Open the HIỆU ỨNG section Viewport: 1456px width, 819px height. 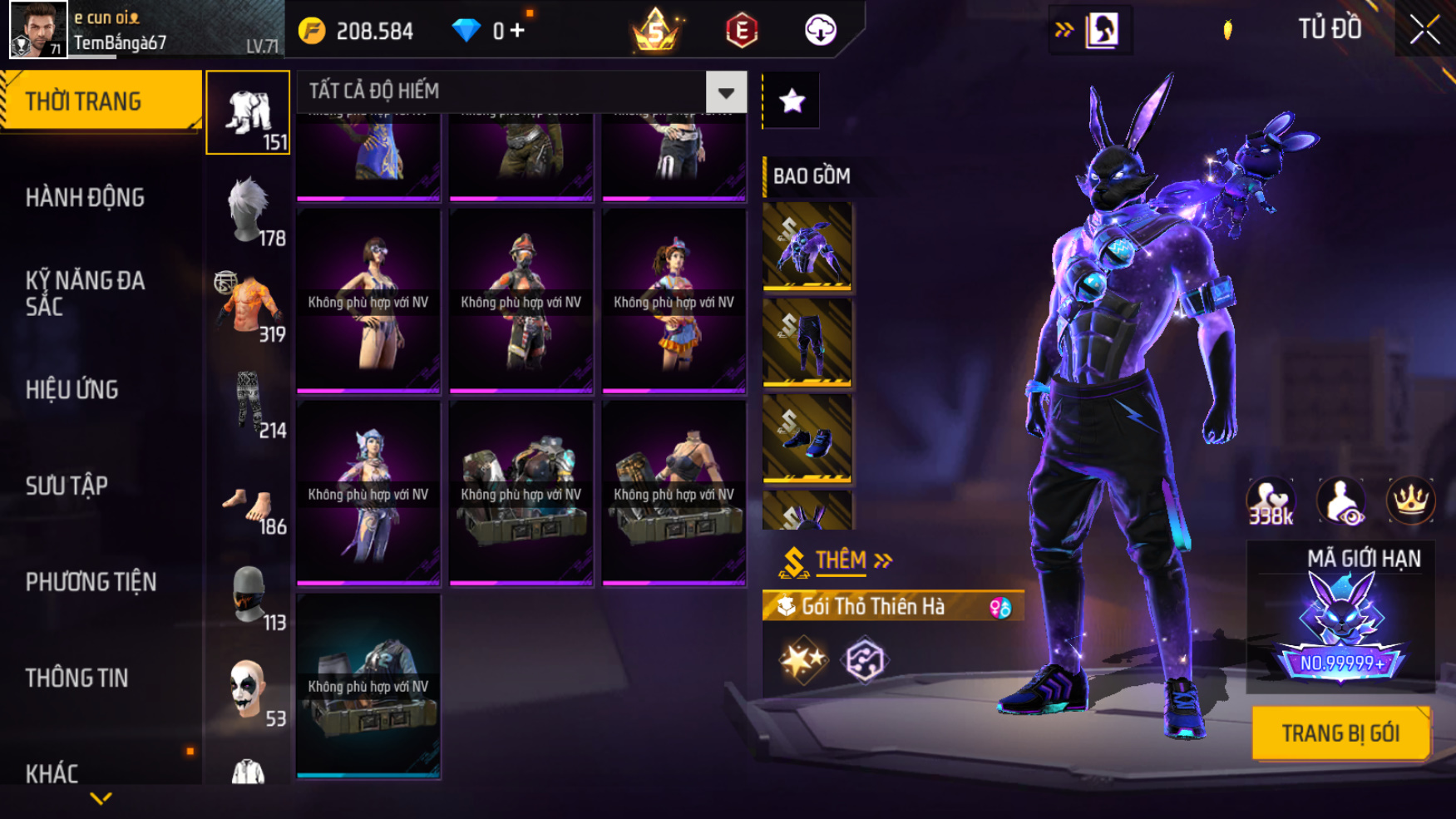tap(73, 390)
